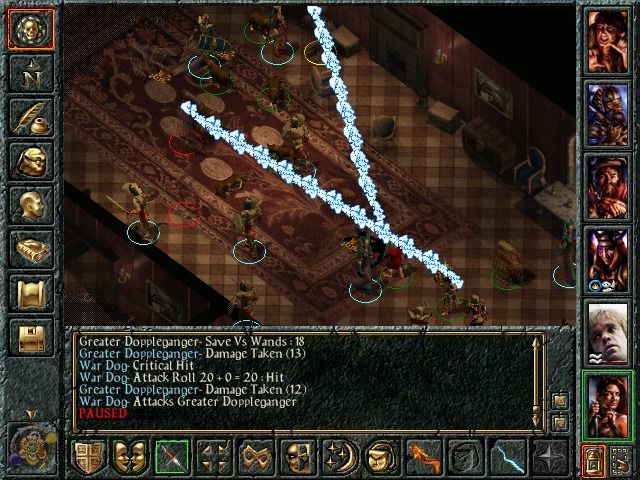Click the skull Return to Game button
This screenshot has width=640, height=480.
[x=31, y=30]
